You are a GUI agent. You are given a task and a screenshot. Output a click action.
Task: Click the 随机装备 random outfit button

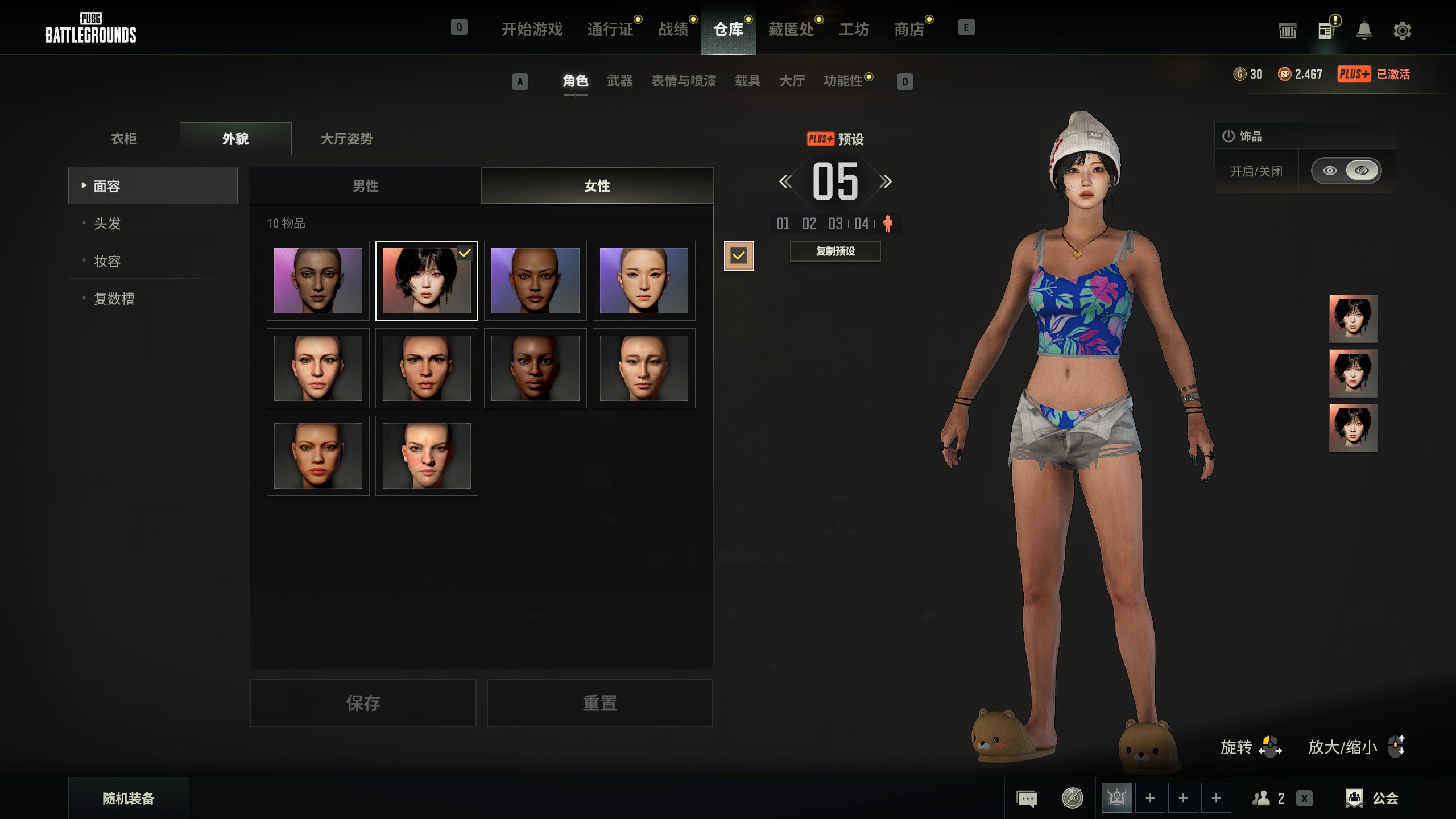(129, 799)
